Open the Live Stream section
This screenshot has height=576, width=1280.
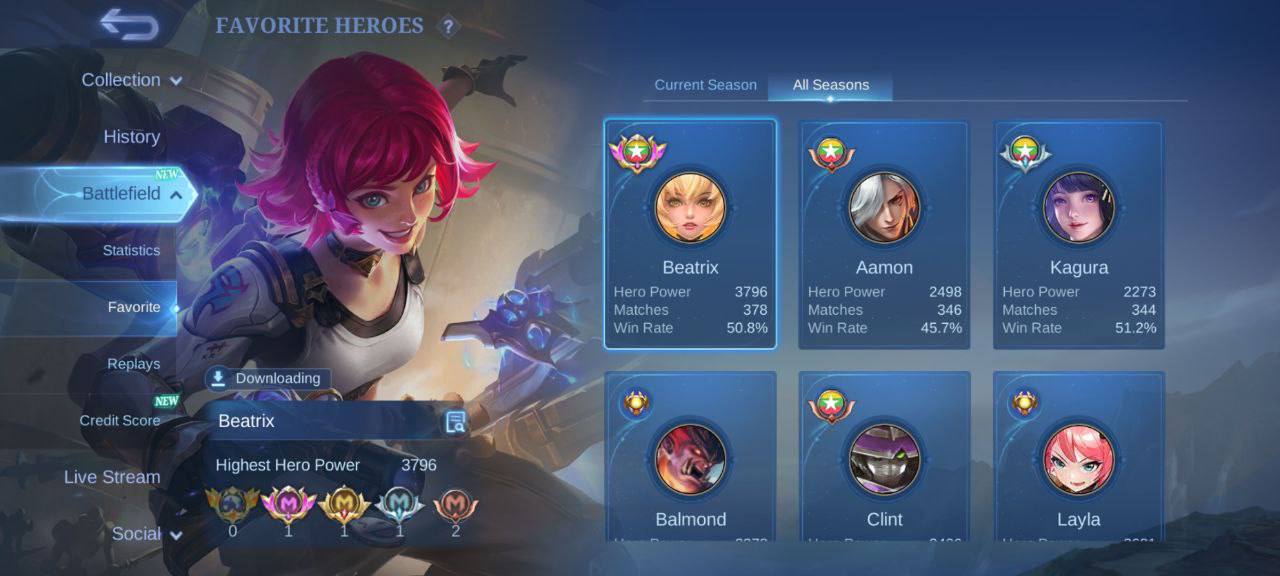pos(112,477)
